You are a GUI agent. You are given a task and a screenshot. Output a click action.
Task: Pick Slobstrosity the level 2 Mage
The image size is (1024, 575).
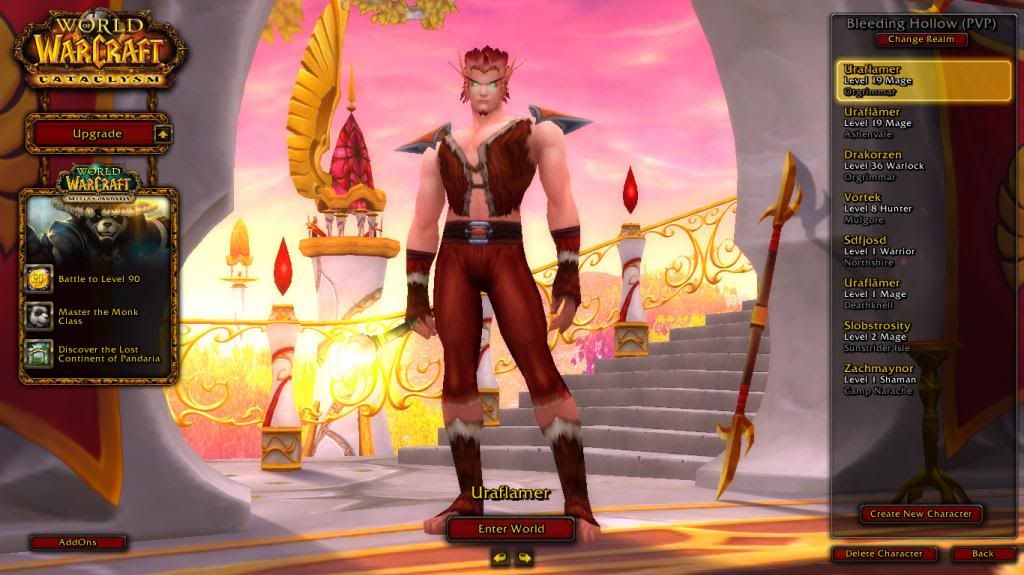pyautogui.click(x=909, y=336)
